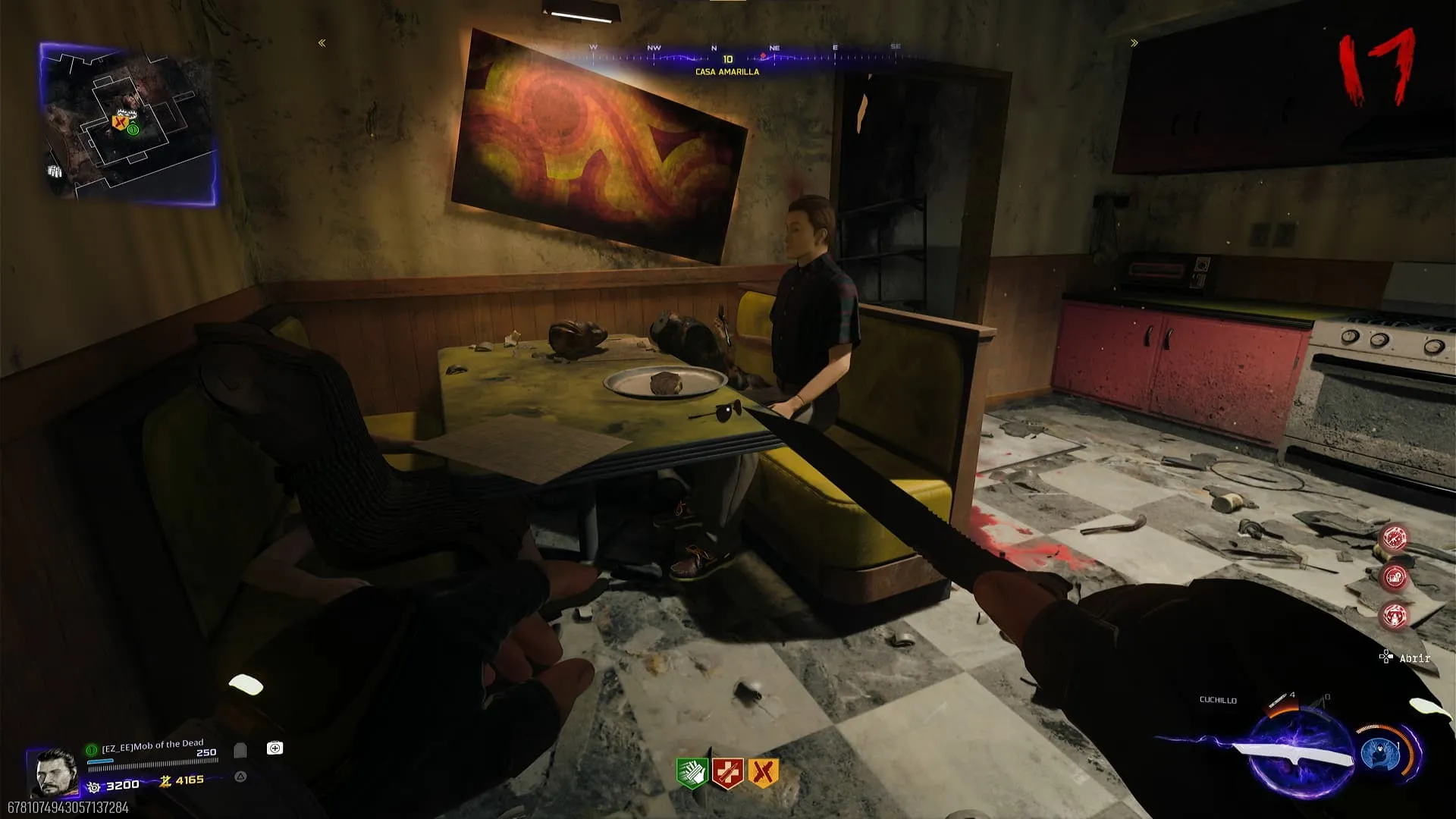Click the grey armor plate icon
This screenshot has width=1456, height=819.
coord(240,750)
